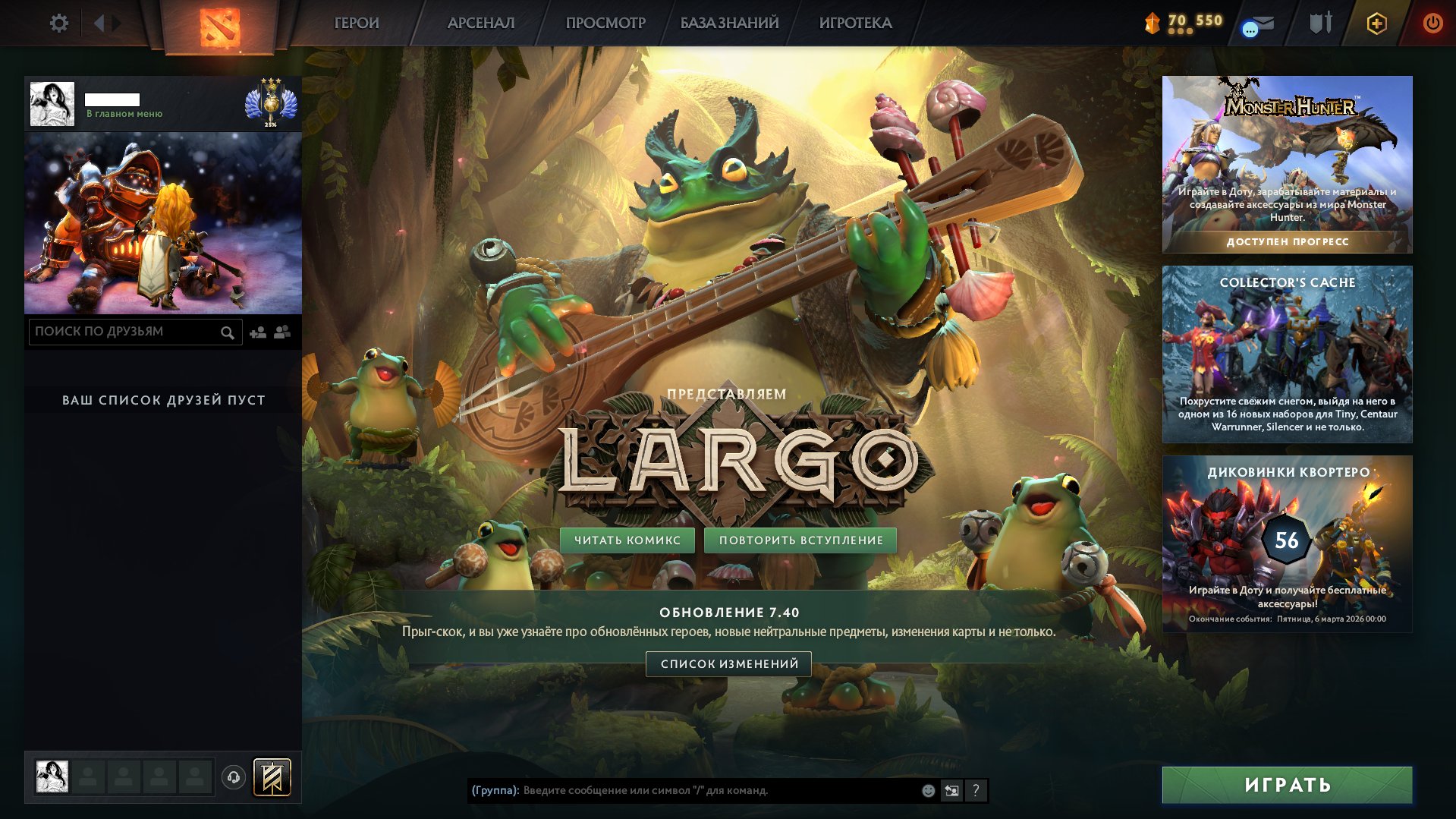Open СПИСОК ИЗМЕНЕНИЙ for update 7.40

tap(729, 663)
